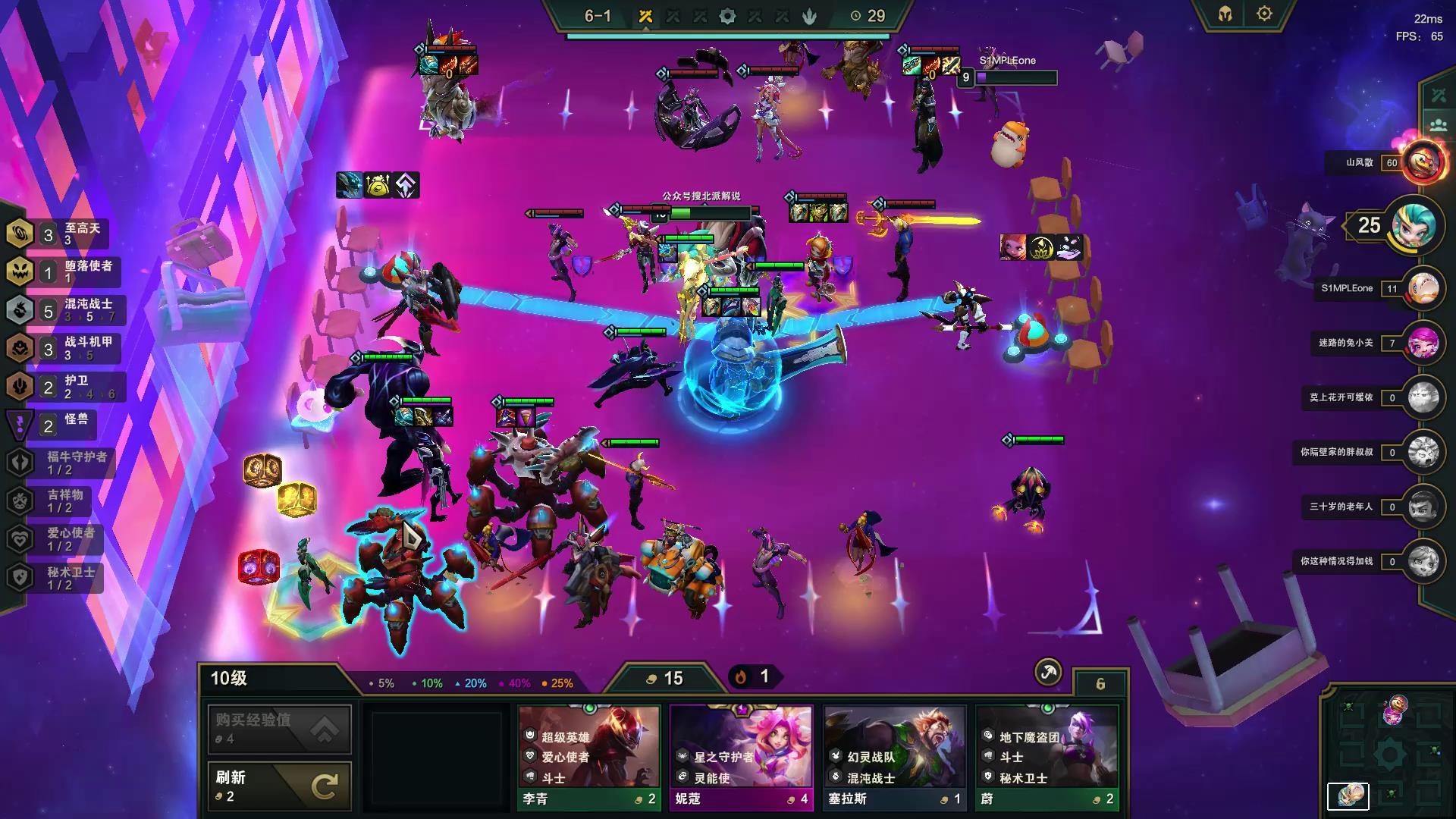Image resolution: width=1456 pixels, height=819 pixels.
Task: Inspect the 混沌战士 trait entry
Action: [64, 309]
